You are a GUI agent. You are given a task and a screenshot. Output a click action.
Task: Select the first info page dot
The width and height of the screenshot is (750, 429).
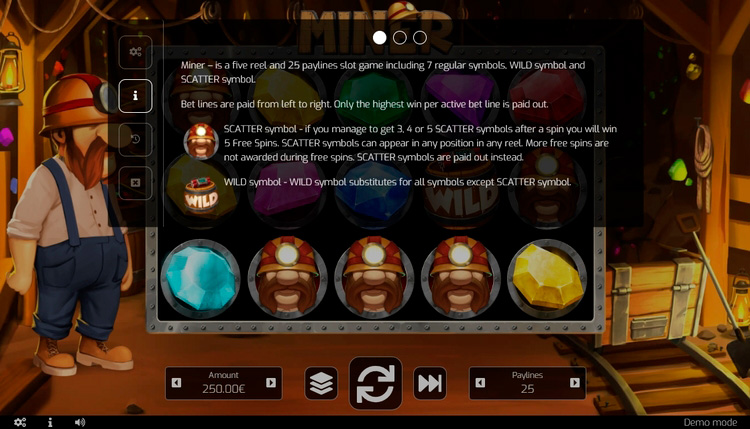pyautogui.click(x=380, y=38)
